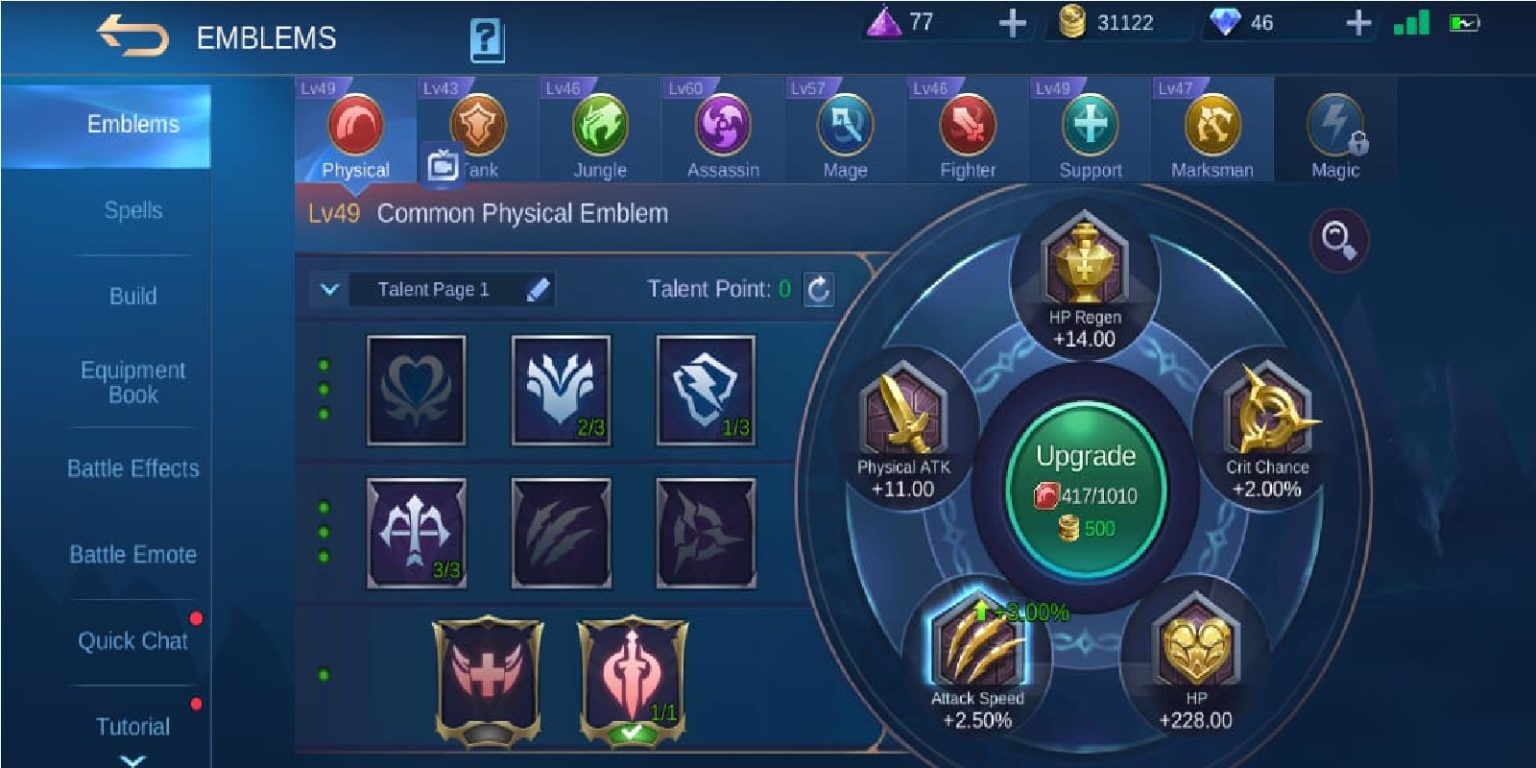Toggle the equipped 1/1 crest talent checkmark
The height and width of the screenshot is (768, 1536).
[x=634, y=731]
